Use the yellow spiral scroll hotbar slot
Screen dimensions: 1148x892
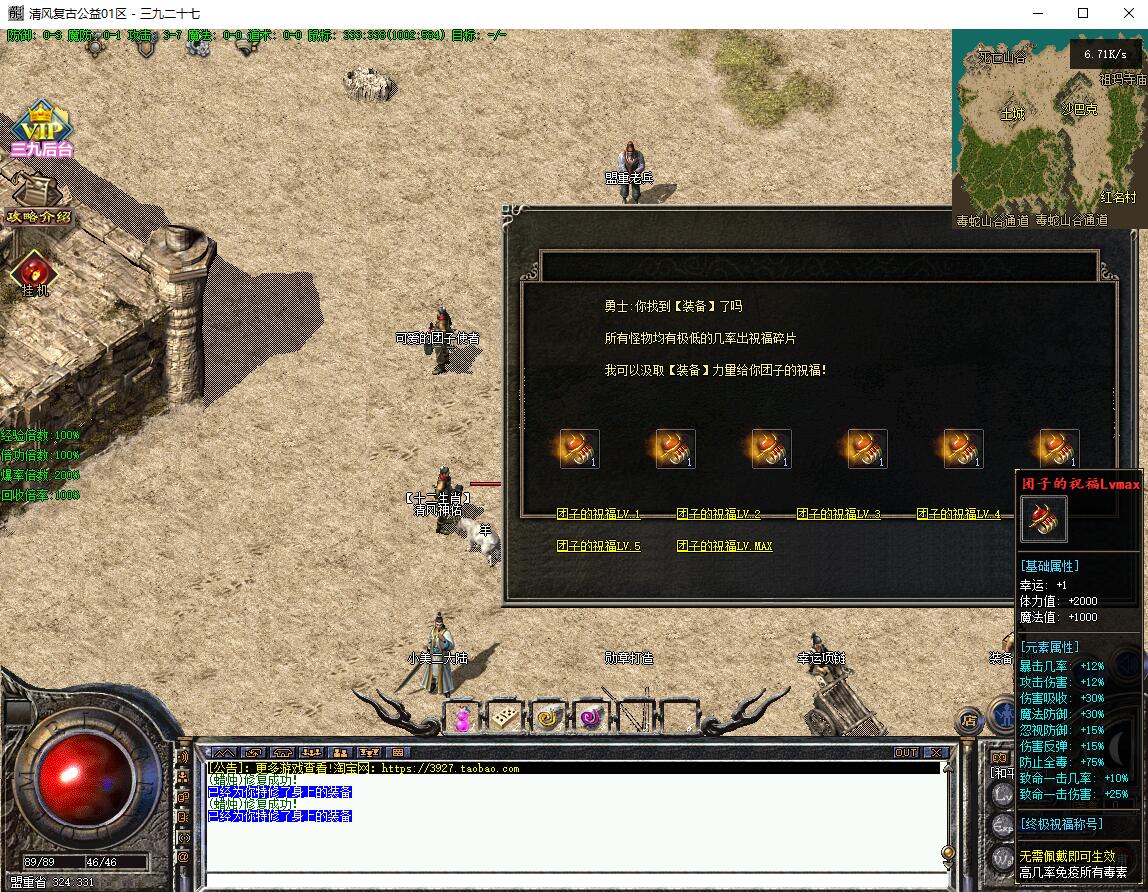[x=549, y=717]
